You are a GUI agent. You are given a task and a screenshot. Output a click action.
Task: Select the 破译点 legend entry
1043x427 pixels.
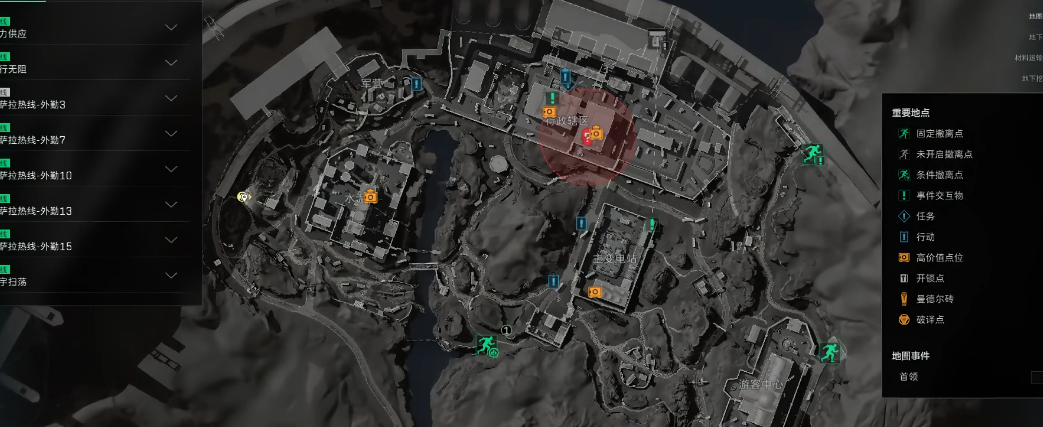[931, 320]
